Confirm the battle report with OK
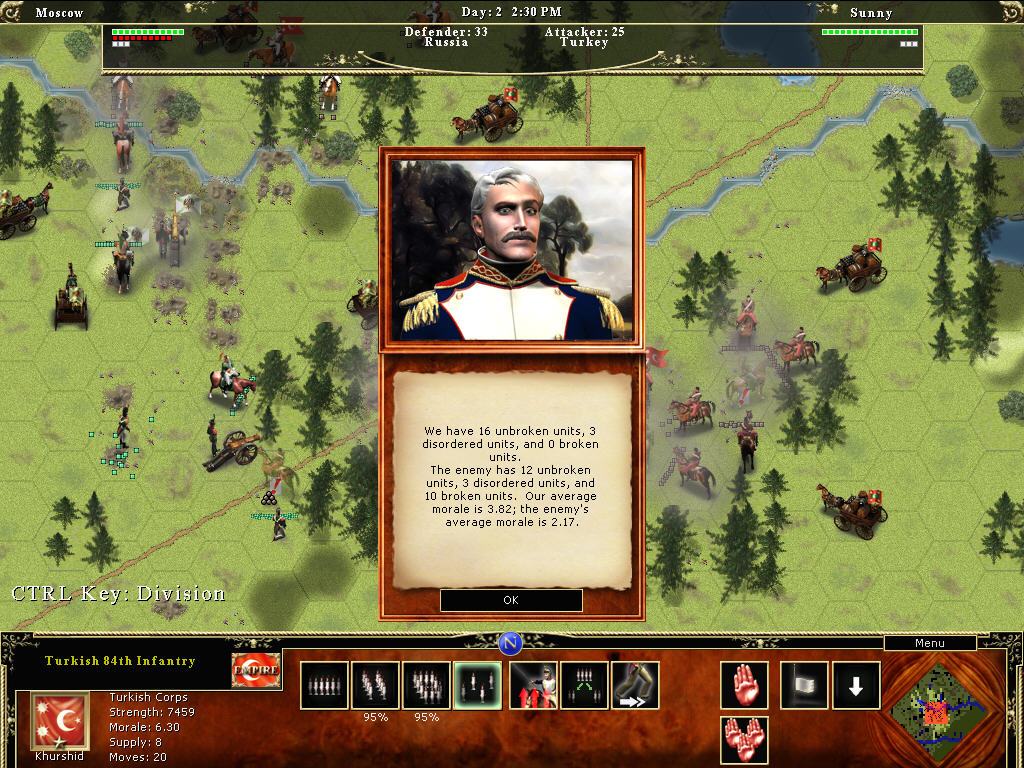This screenshot has height=768, width=1024. 511,600
